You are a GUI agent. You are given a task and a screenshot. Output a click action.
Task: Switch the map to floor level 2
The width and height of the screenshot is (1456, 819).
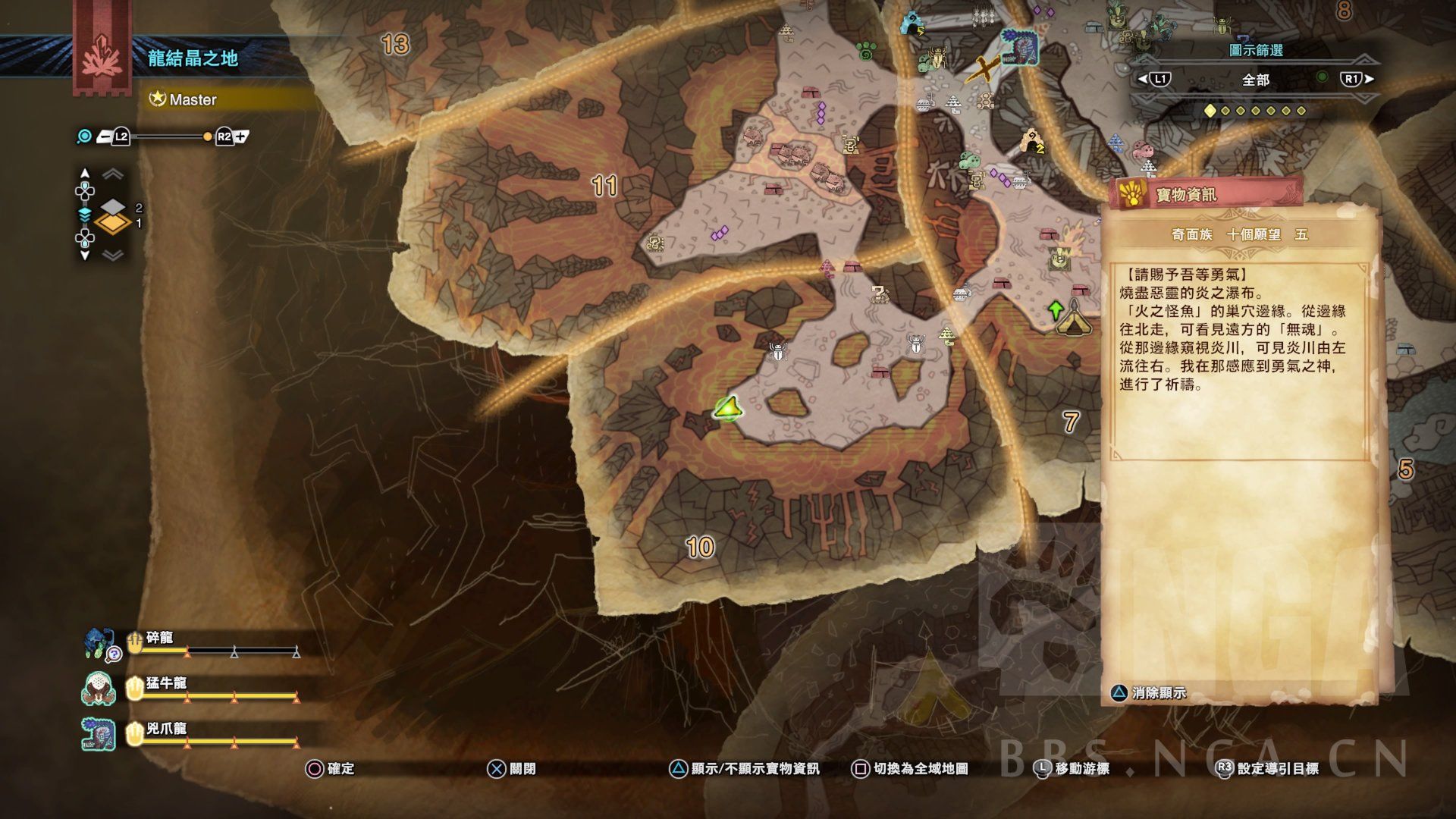pyautogui.click(x=112, y=206)
